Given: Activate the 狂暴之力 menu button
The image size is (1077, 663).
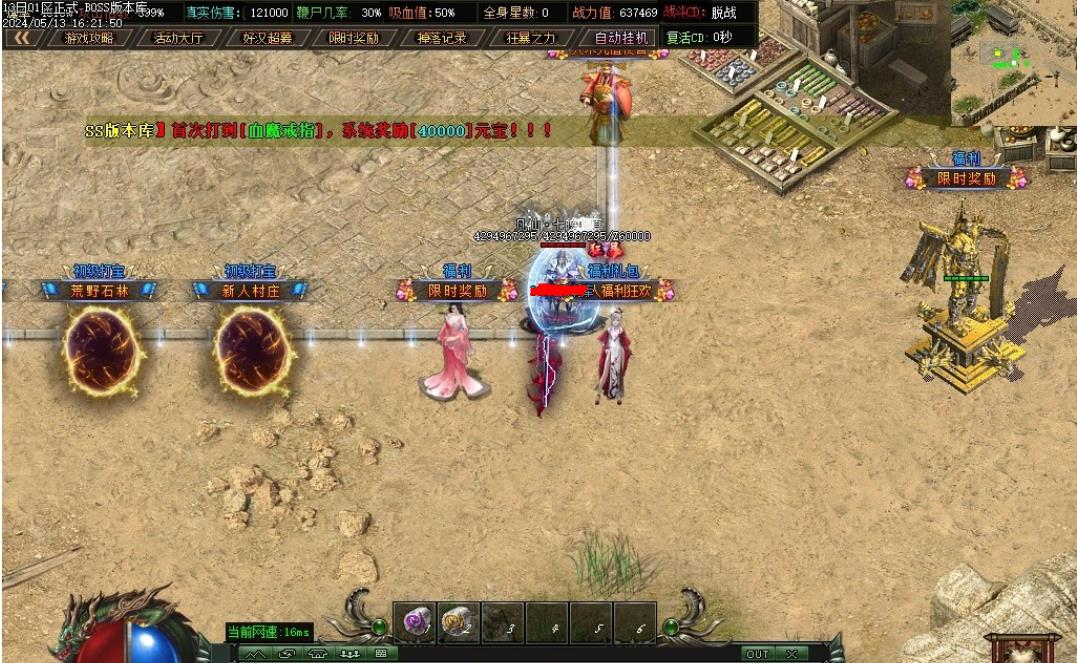Looking at the screenshot, I should point(531,38).
